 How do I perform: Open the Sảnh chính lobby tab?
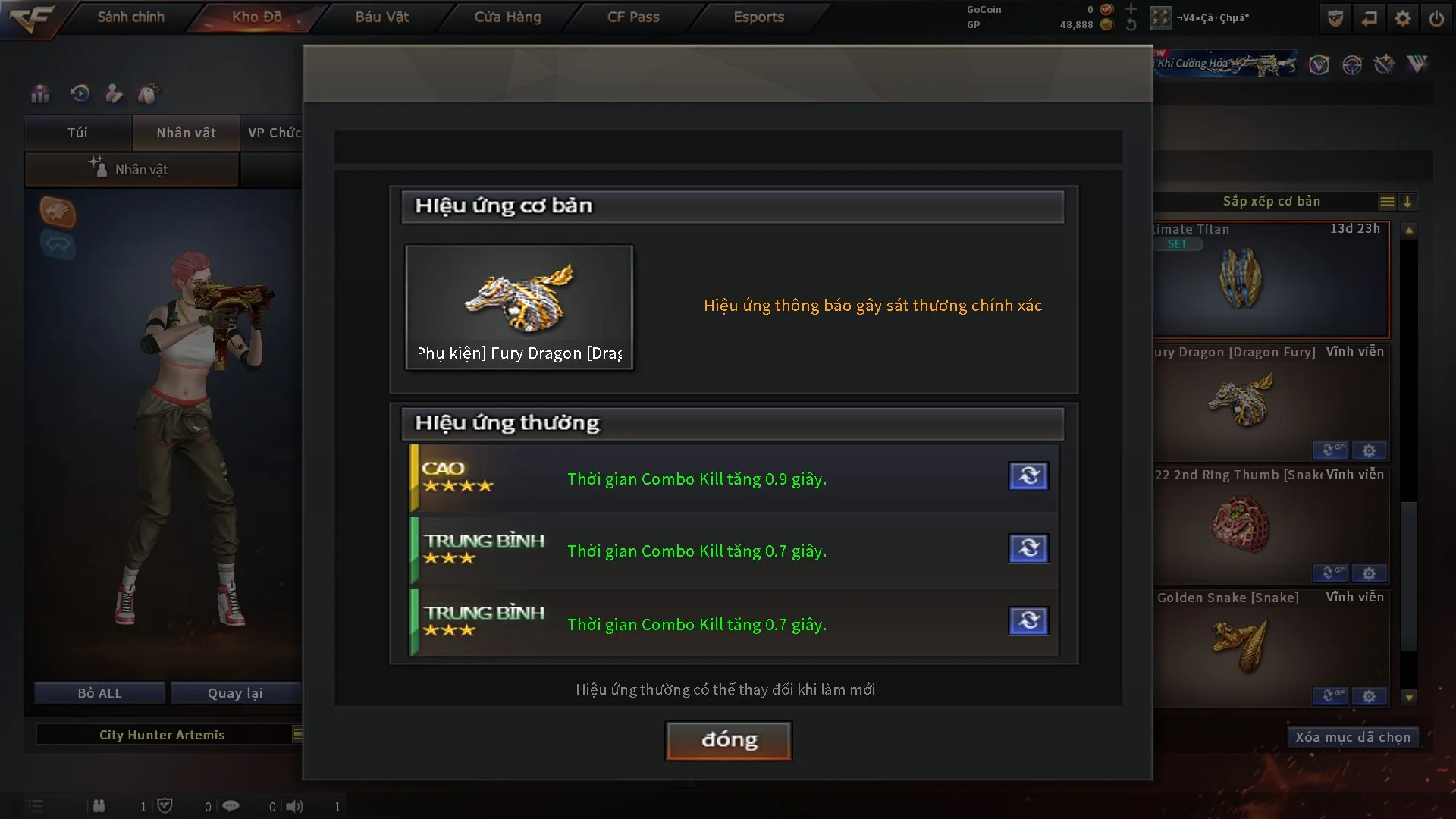[x=130, y=17]
